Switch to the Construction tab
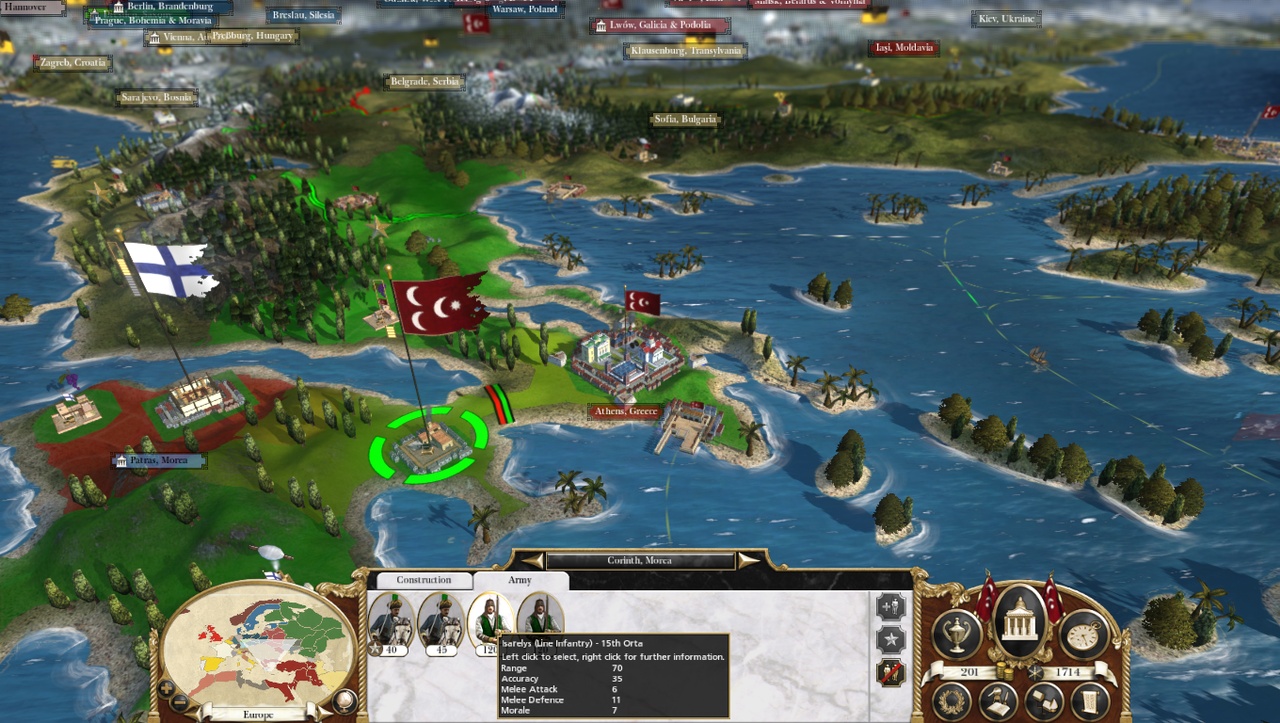The image size is (1280, 723). [x=424, y=579]
